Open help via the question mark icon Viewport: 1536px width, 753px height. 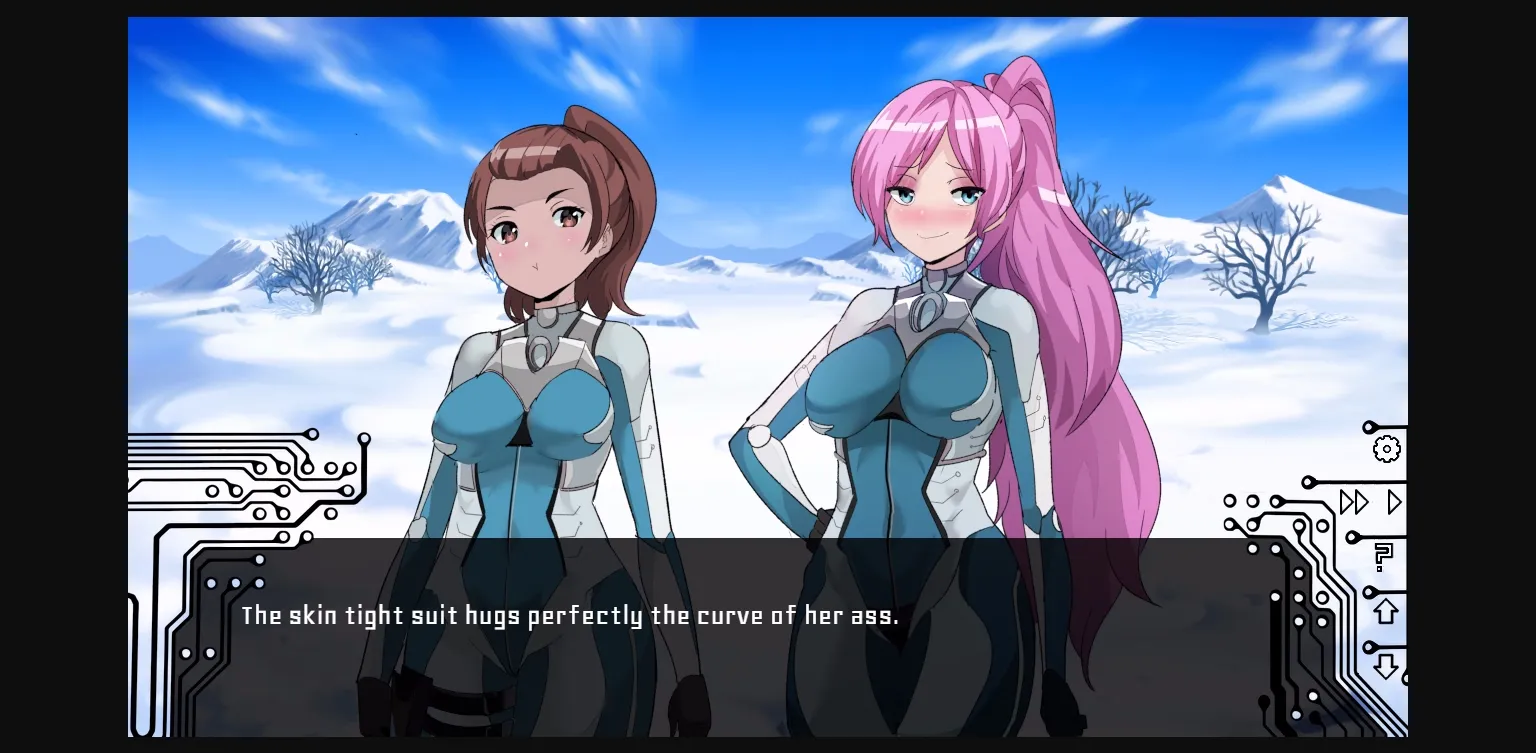click(1384, 557)
